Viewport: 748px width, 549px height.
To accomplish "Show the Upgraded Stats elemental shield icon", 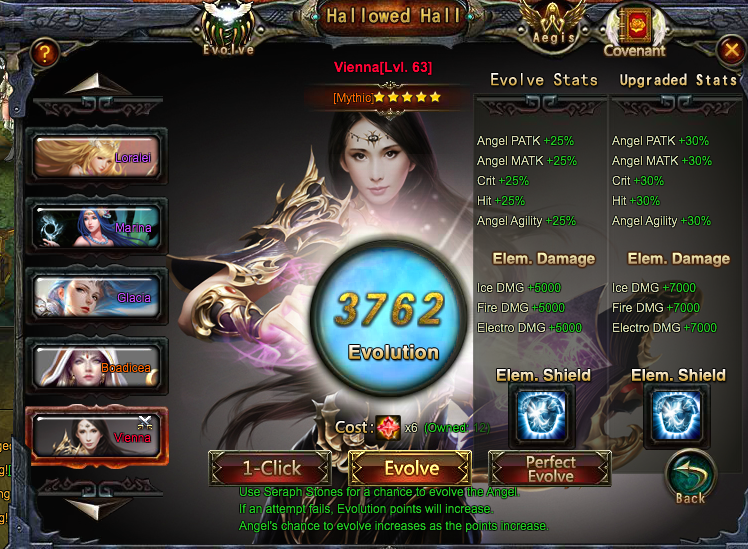I will (677, 415).
